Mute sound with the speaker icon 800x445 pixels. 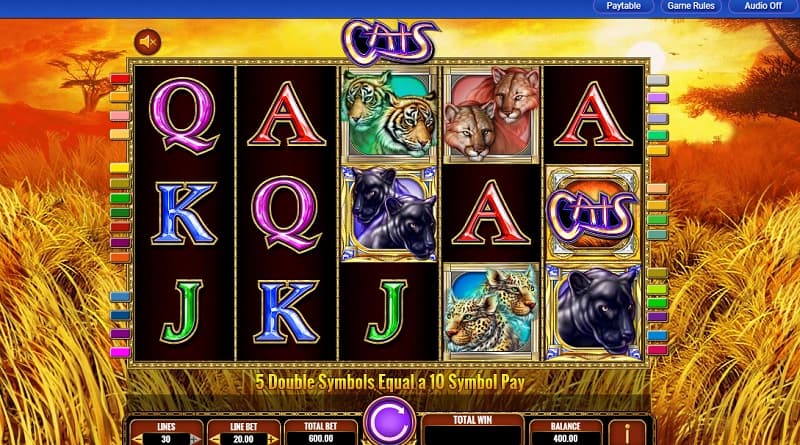point(149,42)
